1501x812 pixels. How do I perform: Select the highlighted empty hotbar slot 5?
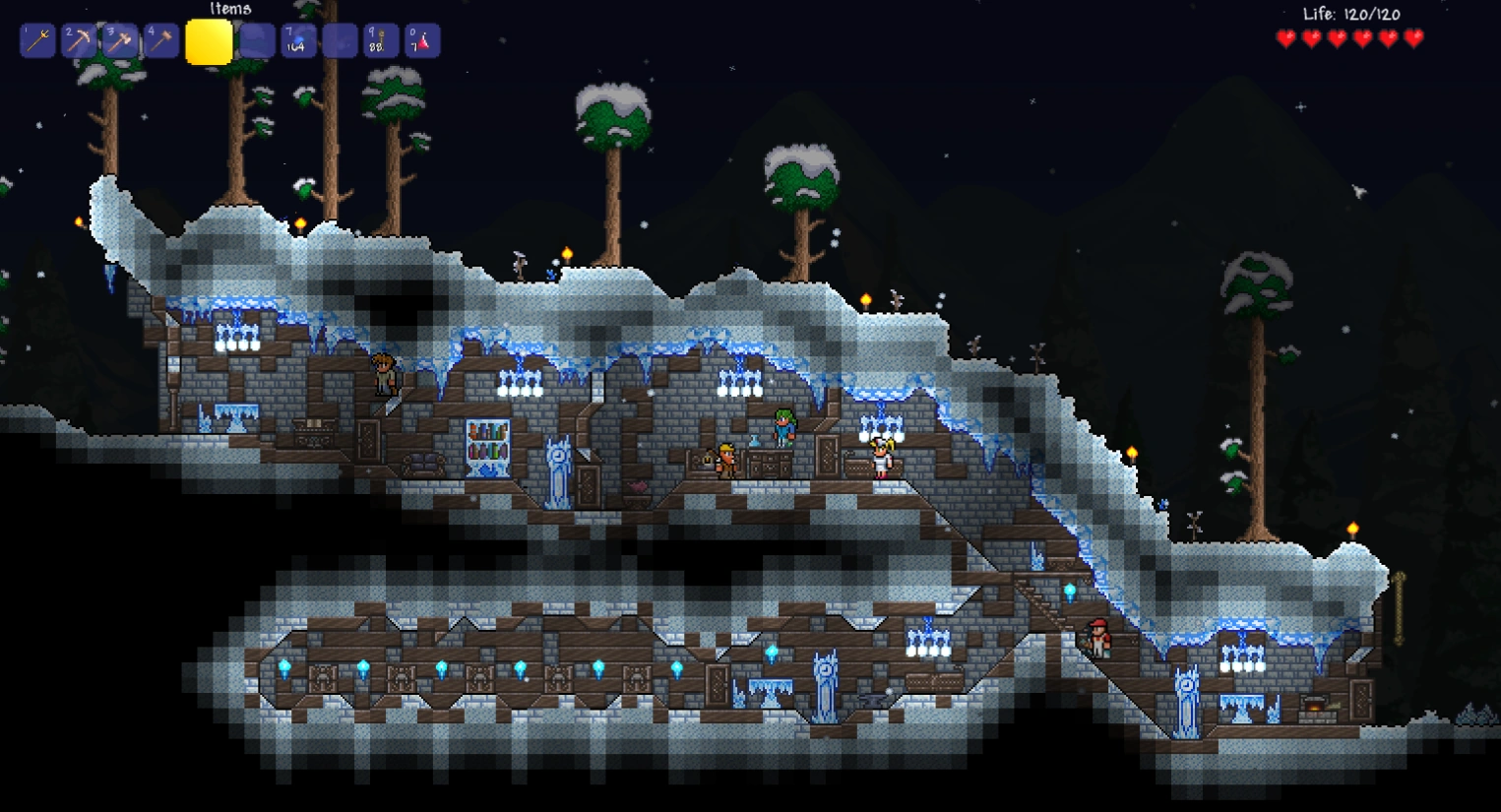coord(210,41)
